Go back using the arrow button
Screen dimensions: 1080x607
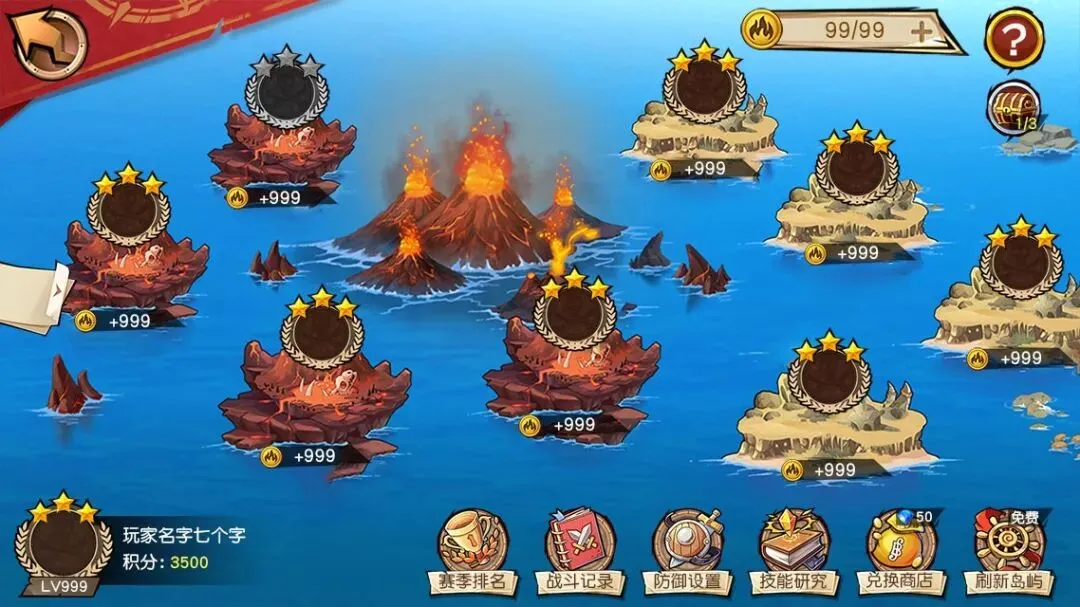tap(50, 42)
